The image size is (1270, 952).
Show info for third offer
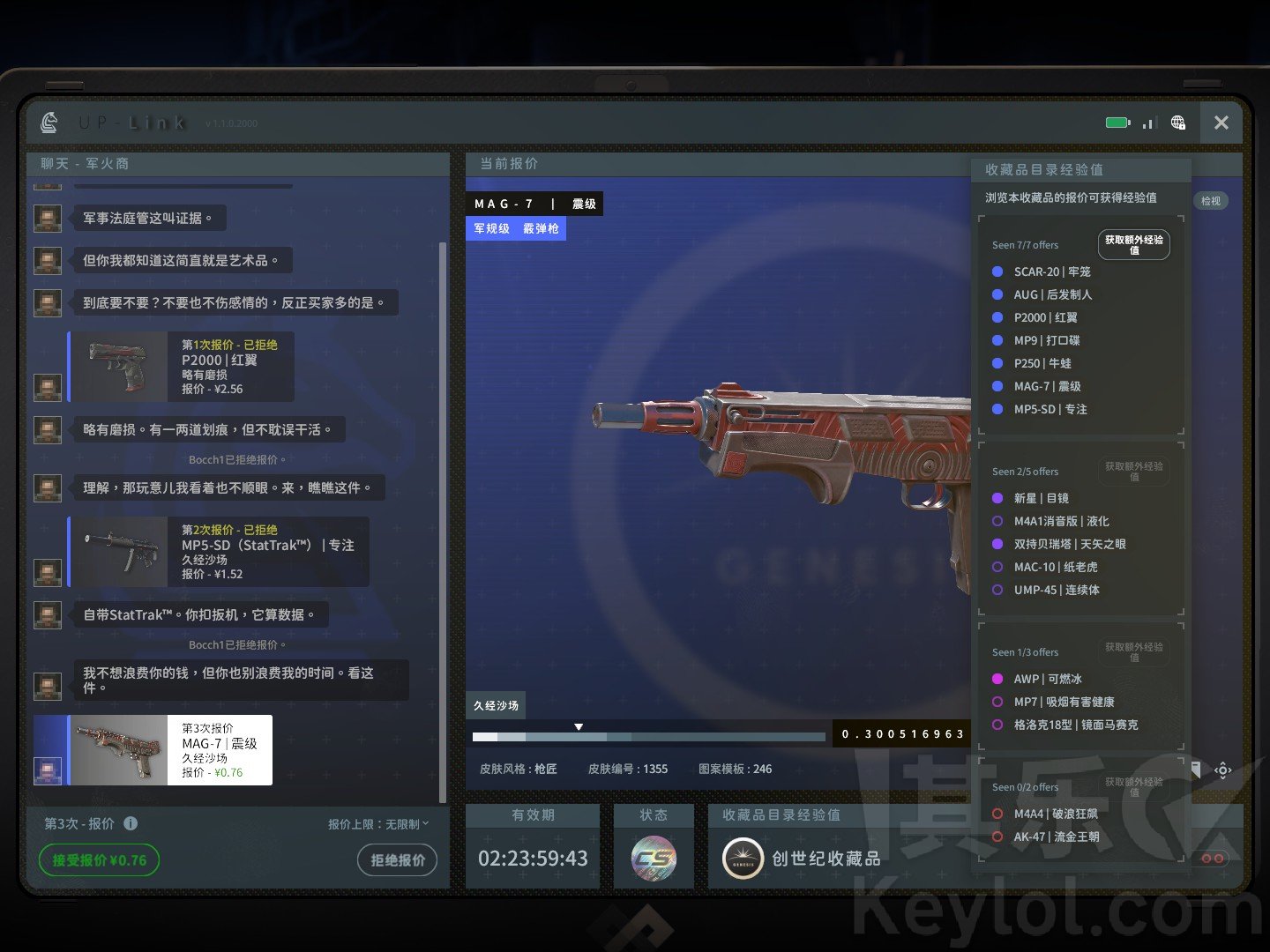[x=131, y=823]
